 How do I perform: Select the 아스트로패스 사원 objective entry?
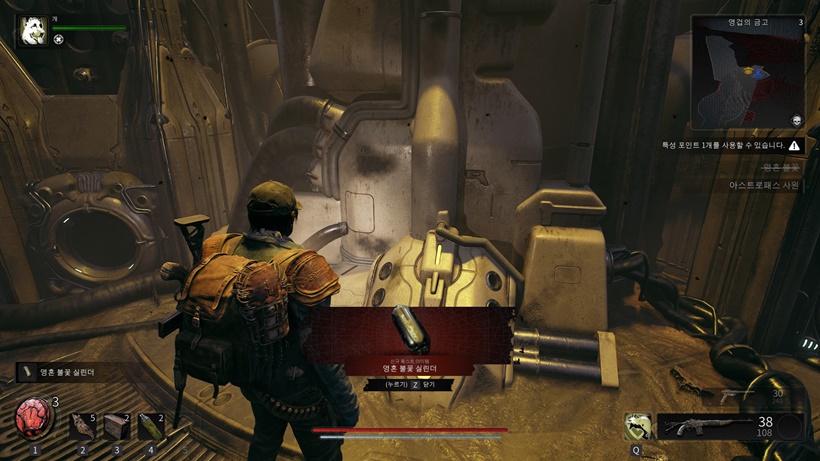(764, 185)
